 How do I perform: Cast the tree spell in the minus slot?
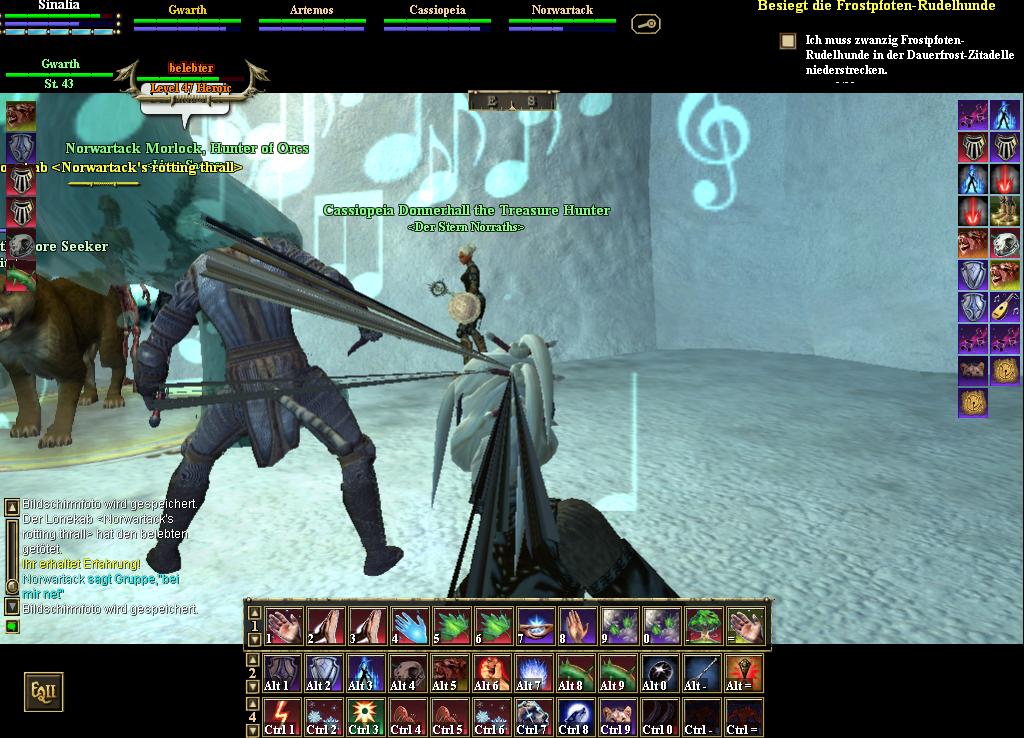704,626
